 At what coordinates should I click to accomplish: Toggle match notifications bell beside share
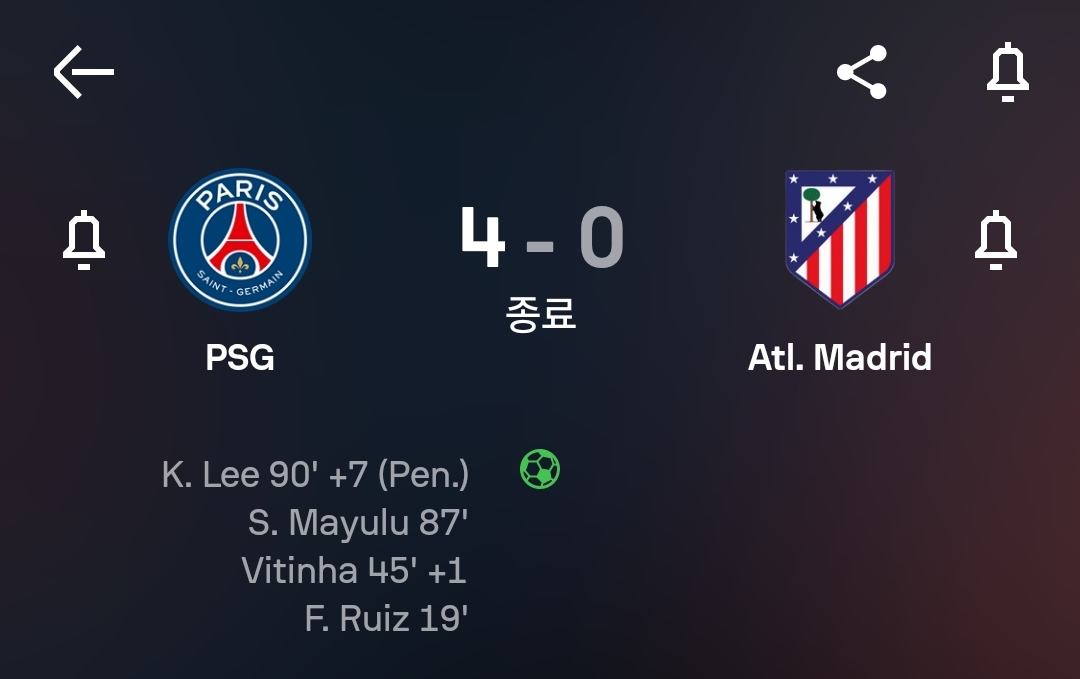pos(1007,72)
